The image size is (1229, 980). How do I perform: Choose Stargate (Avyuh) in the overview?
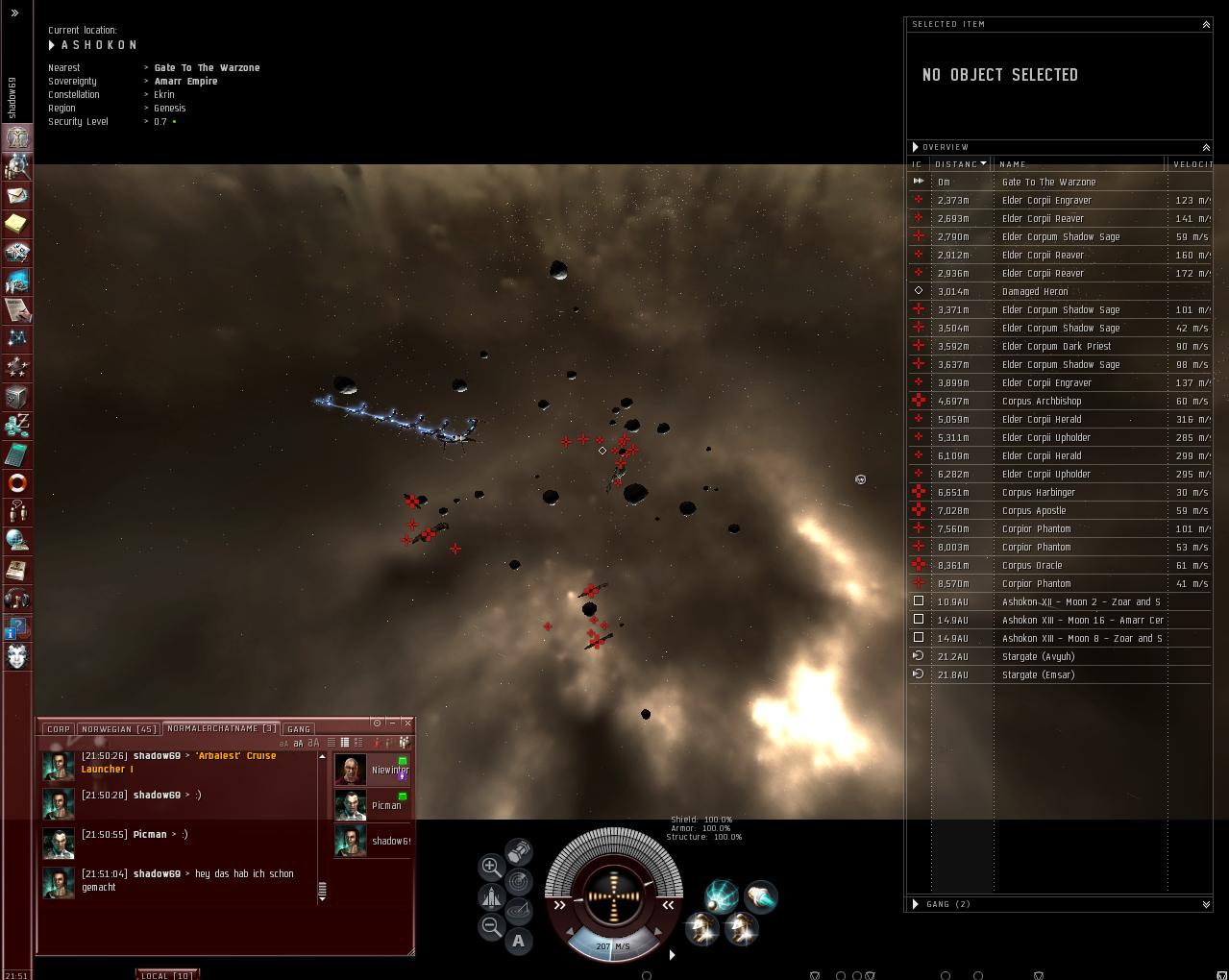click(x=1038, y=657)
